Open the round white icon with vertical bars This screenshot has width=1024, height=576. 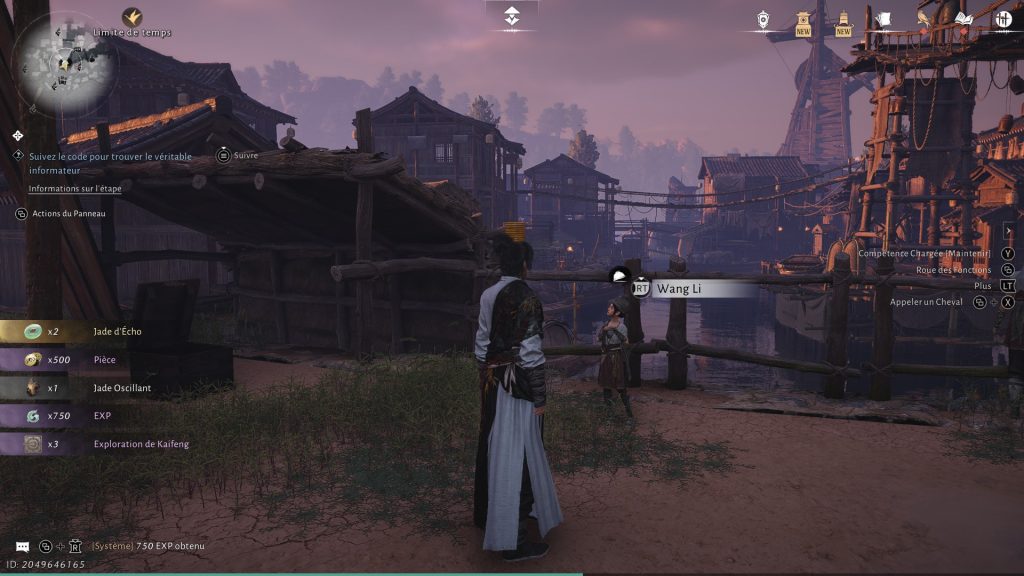coord(1003,18)
